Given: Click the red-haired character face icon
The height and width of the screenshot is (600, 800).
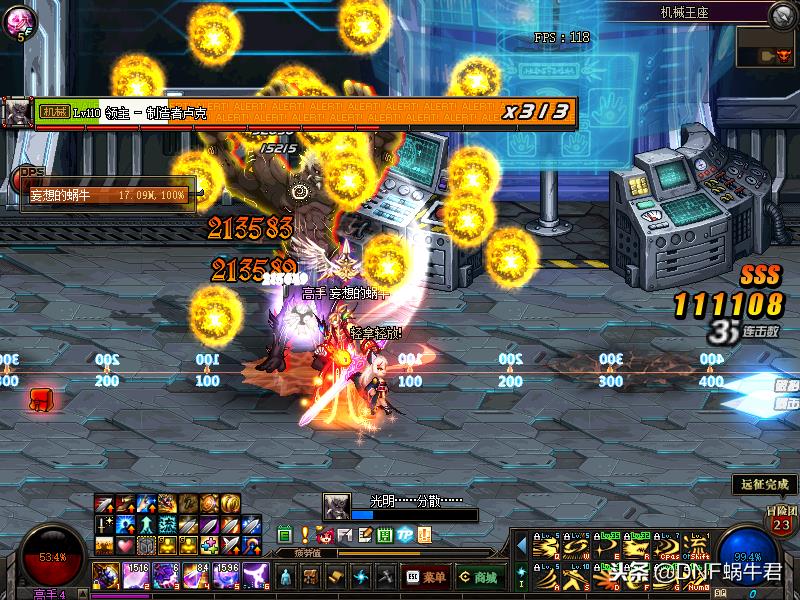Looking at the screenshot, I should (x=324, y=535).
